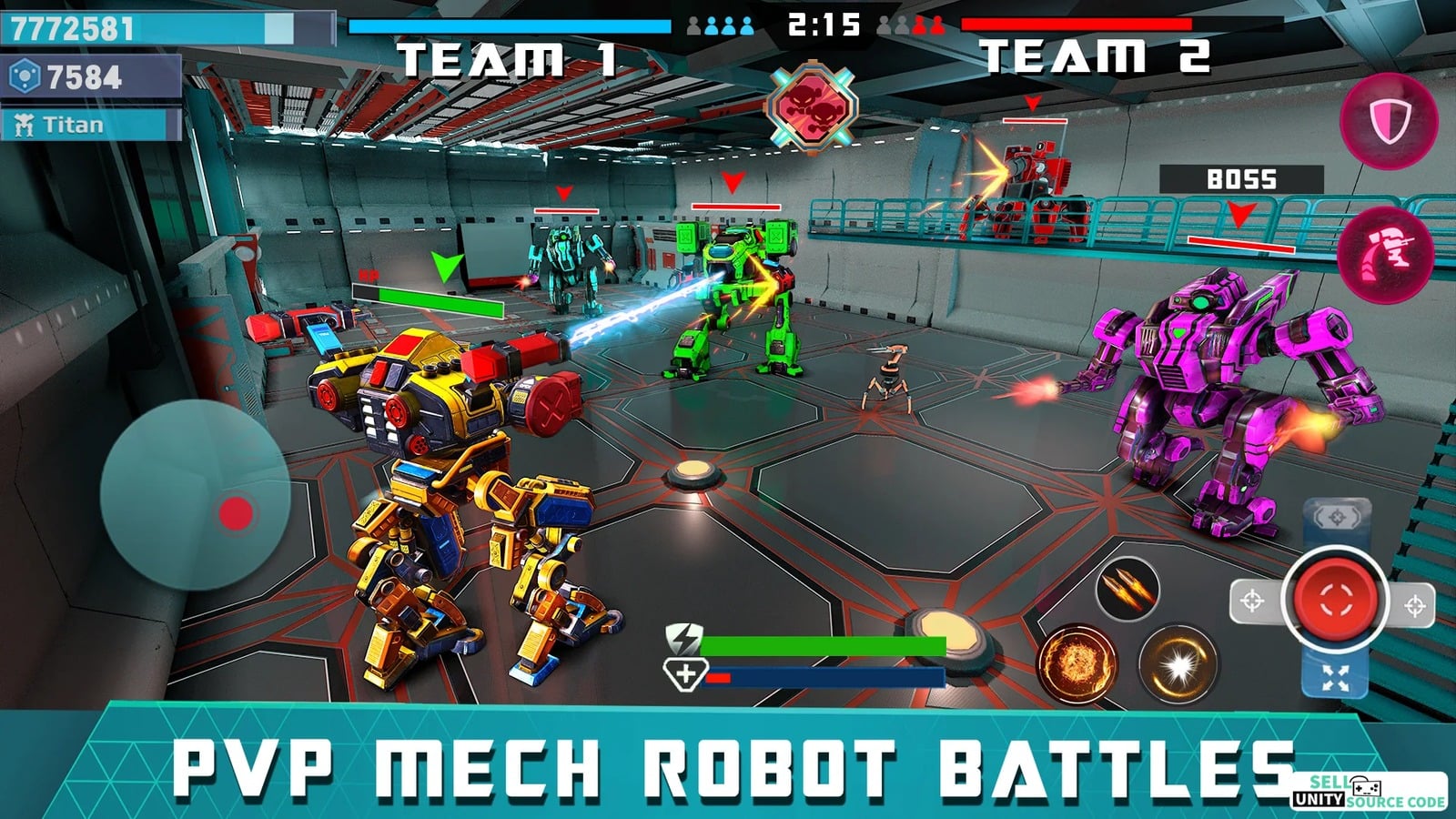
Task: Use the fireball ability
Action: [1077, 663]
